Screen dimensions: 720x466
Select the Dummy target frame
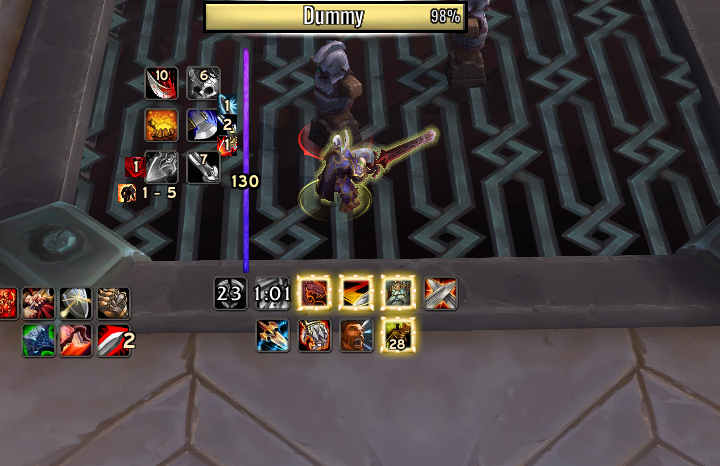click(335, 16)
